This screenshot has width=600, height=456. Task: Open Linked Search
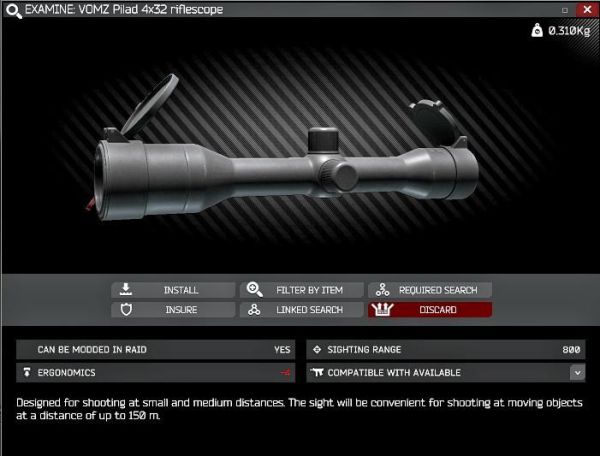[x=301, y=310]
